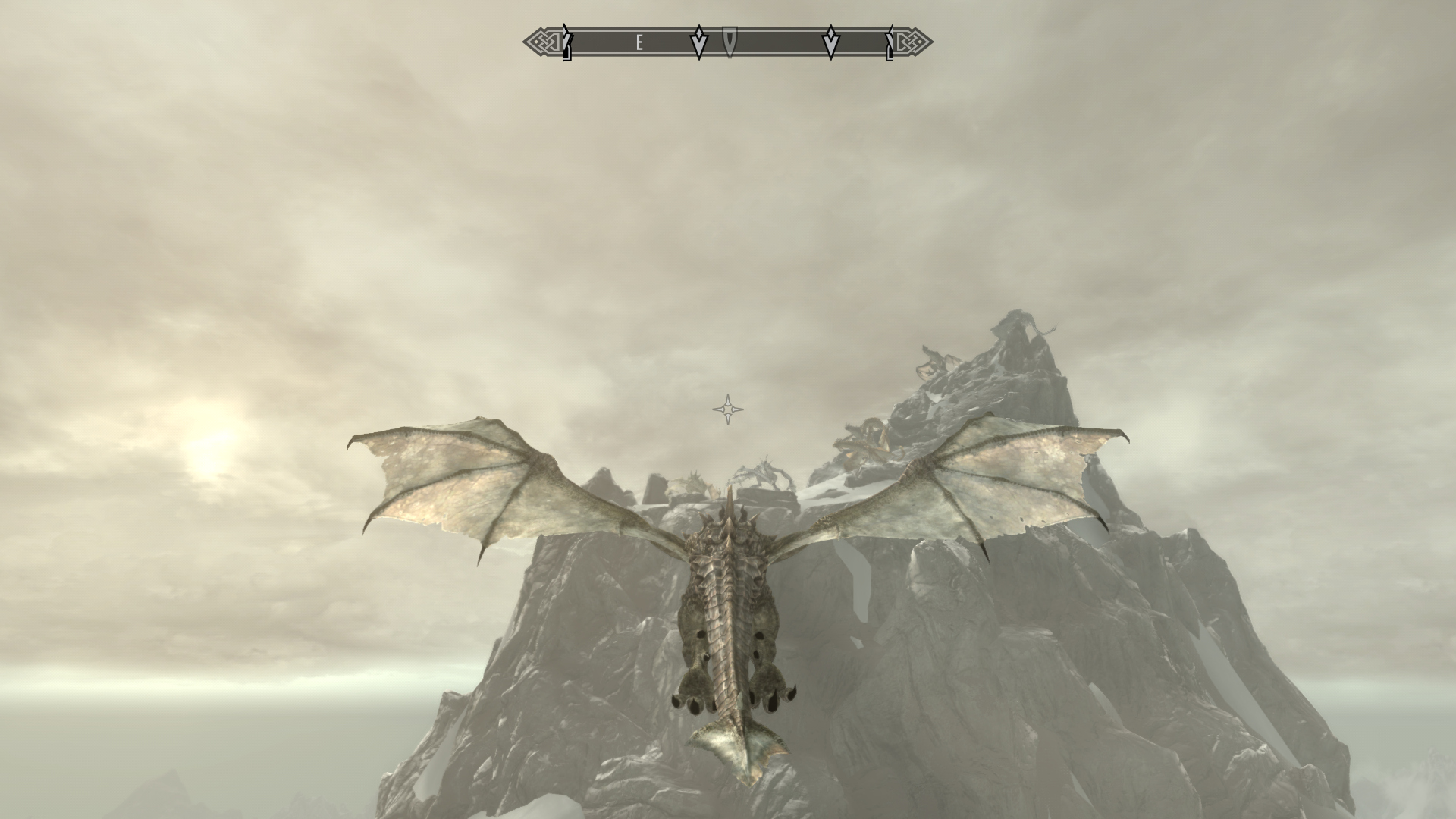Screen dimensions: 1456x819
Task: Click the East letter on the compass bar
Action: point(639,43)
